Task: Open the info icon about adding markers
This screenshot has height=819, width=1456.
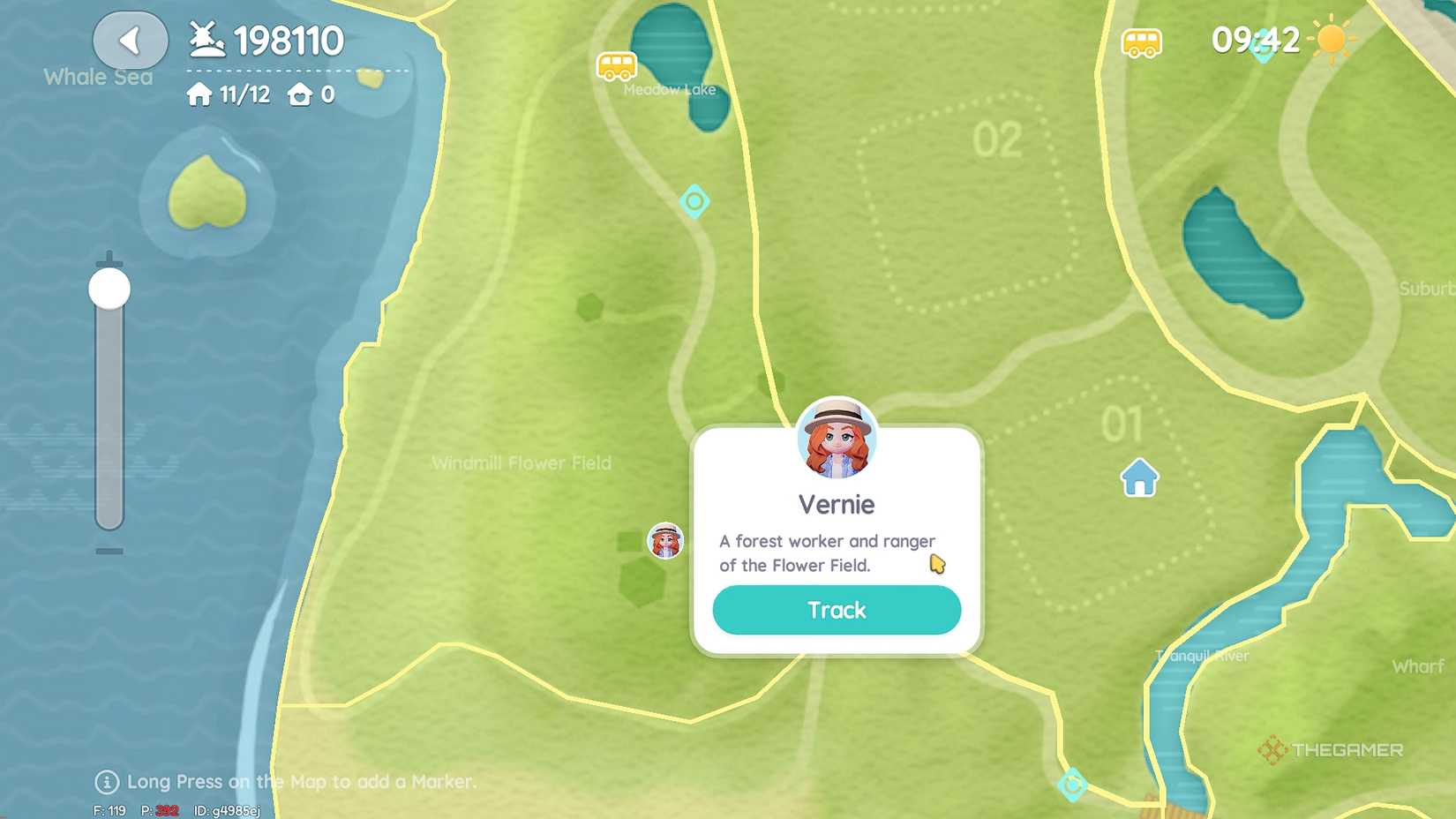Action: (x=106, y=782)
